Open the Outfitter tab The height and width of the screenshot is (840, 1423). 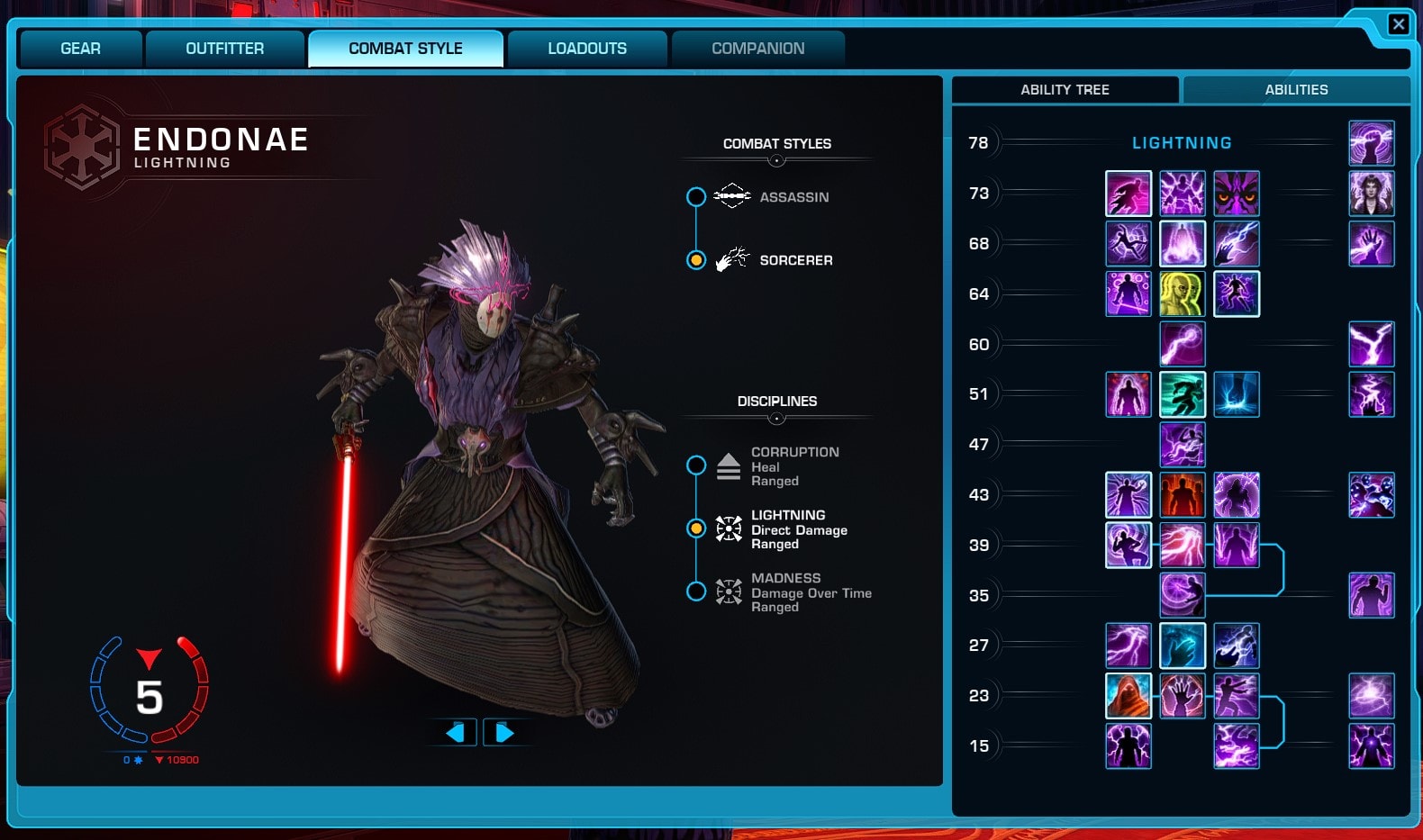click(x=224, y=49)
